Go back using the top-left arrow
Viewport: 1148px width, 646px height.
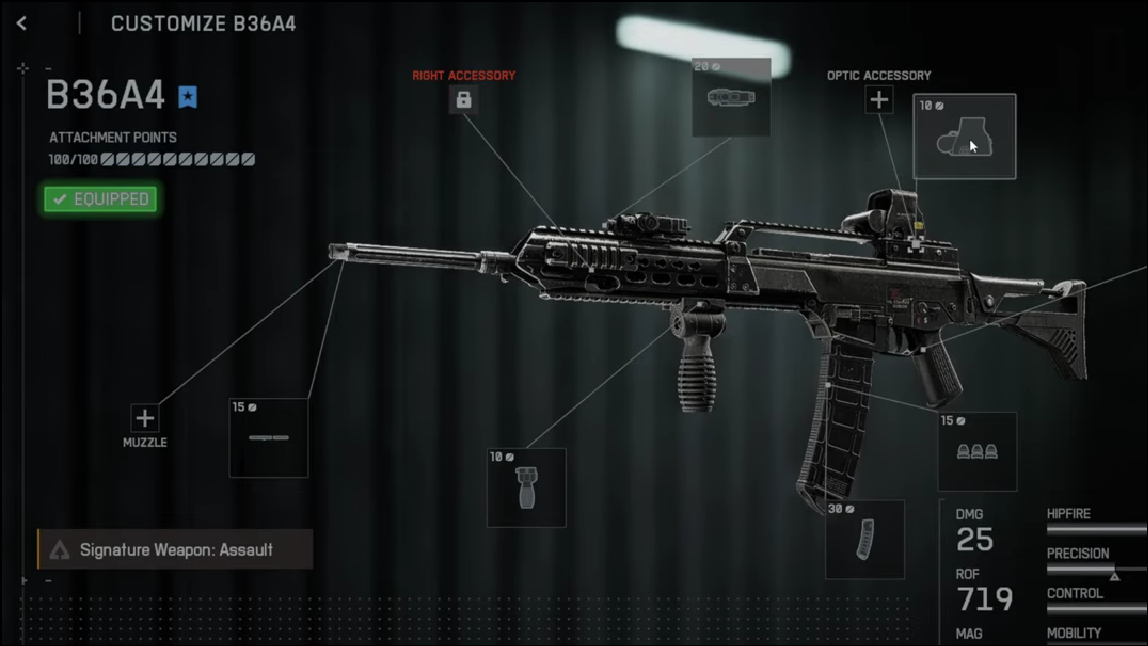coord(21,23)
